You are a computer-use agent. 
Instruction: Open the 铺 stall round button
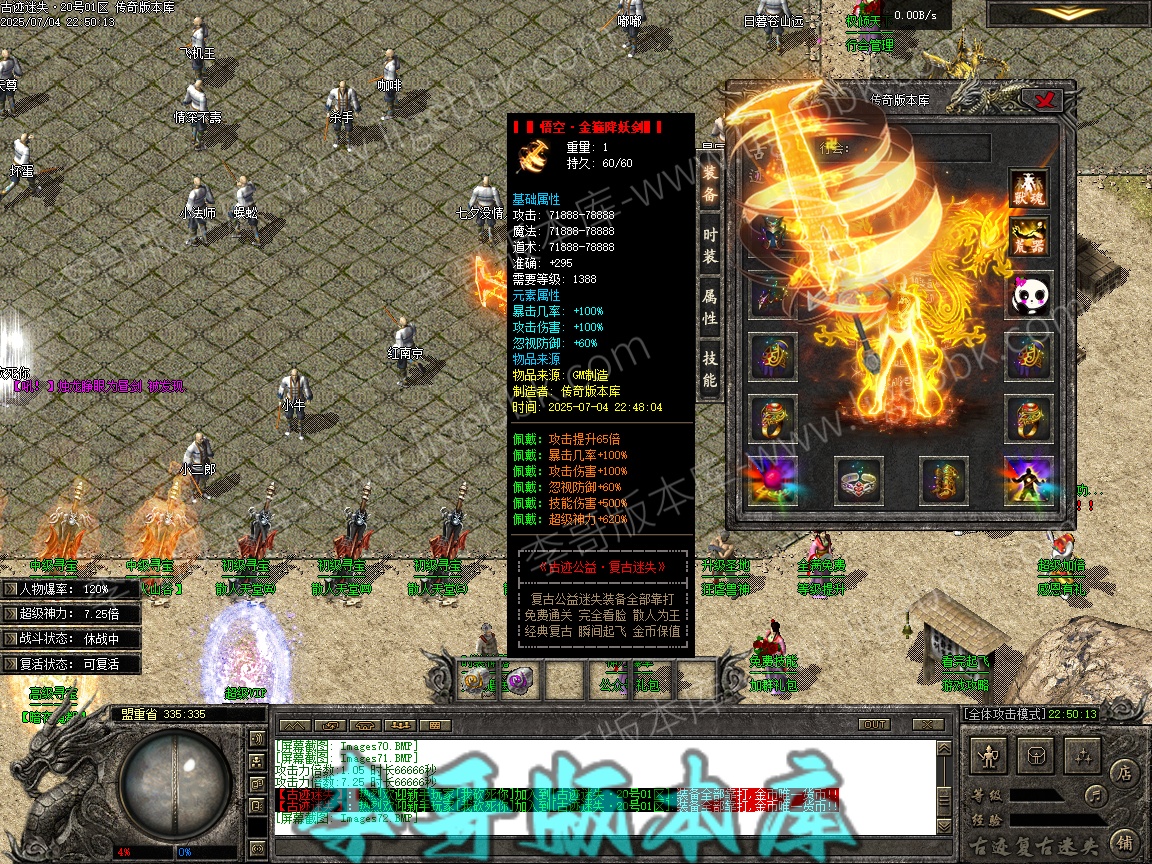coord(1123,841)
